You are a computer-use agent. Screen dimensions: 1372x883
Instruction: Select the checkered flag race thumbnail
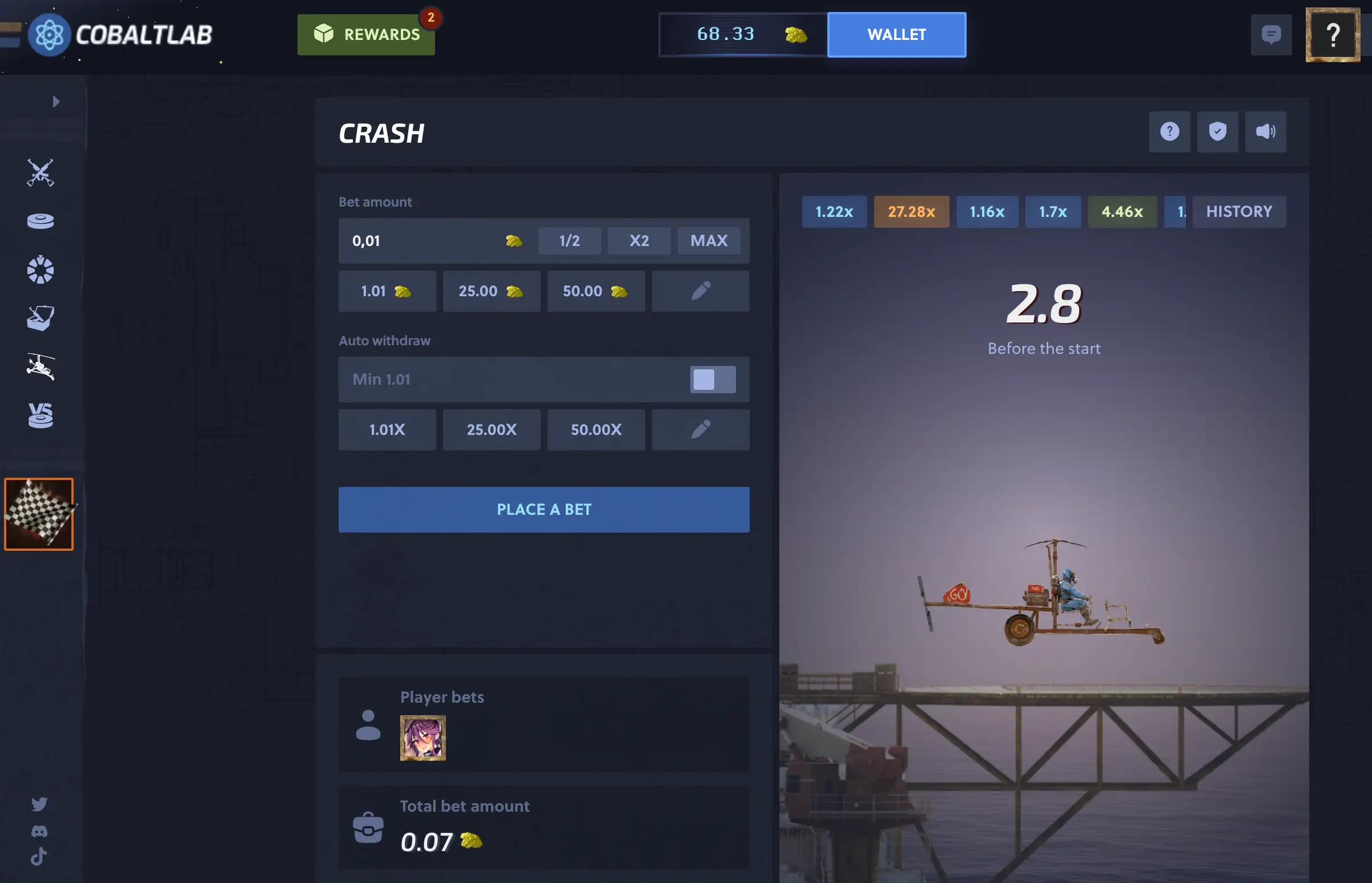[39, 514]
